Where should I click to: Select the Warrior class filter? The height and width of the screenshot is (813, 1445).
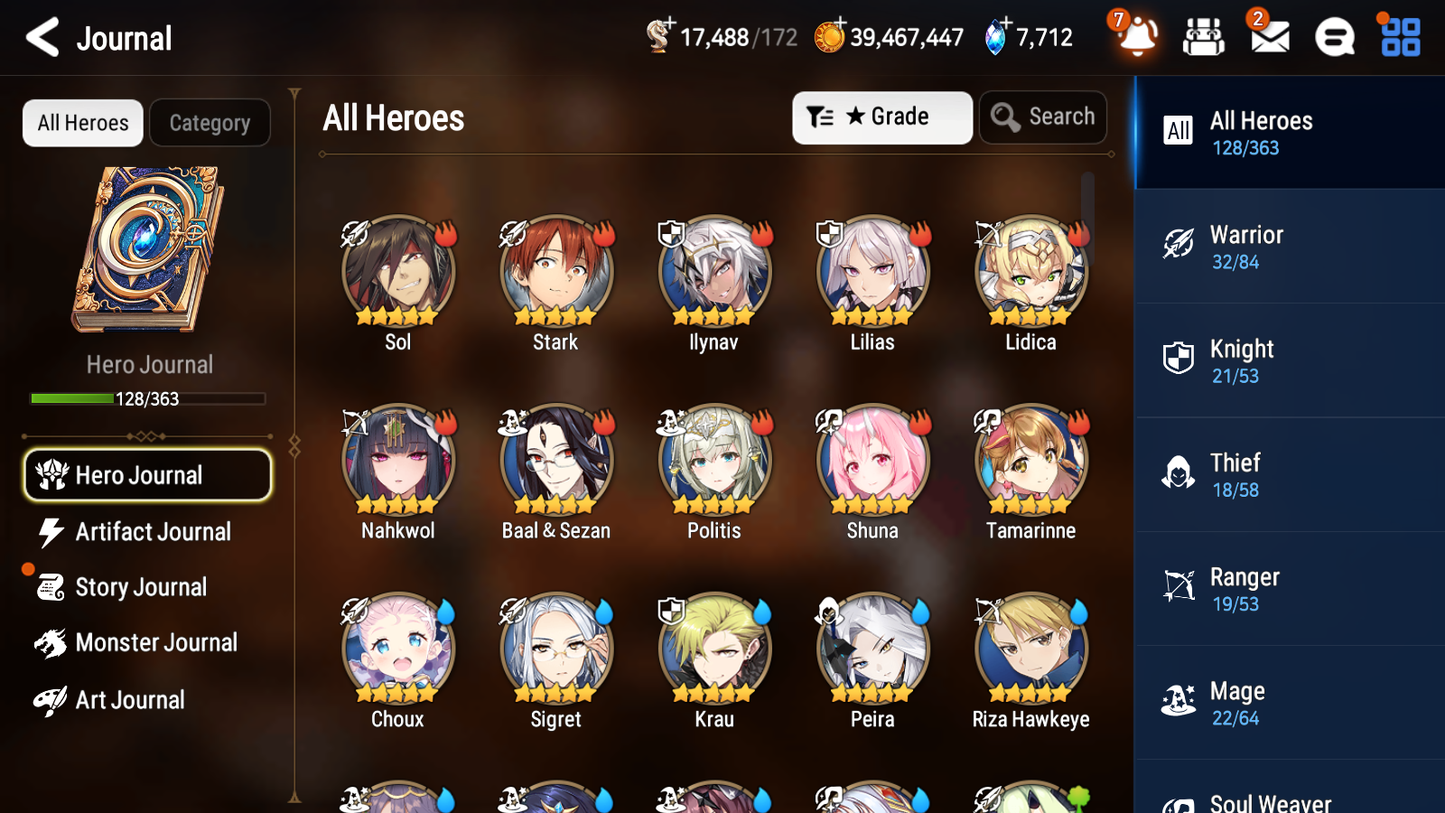[1289, 246]
